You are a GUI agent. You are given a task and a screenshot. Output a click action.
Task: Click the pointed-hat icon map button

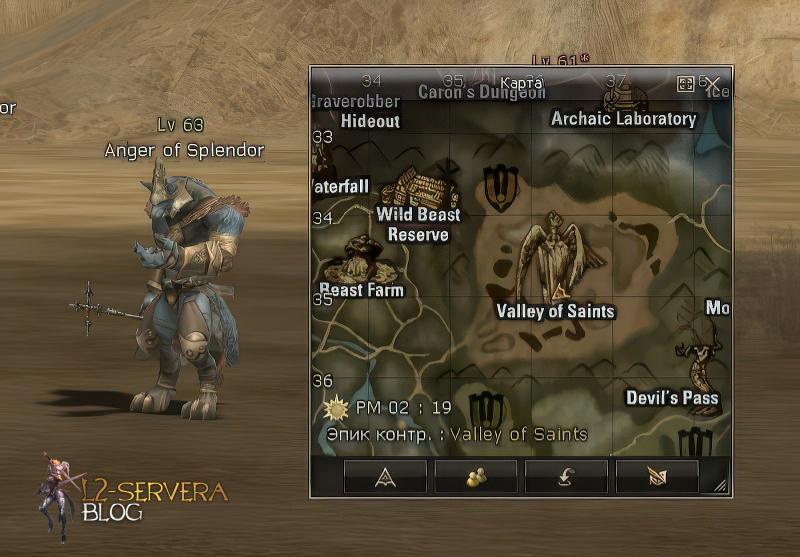(x=385, y=477)
